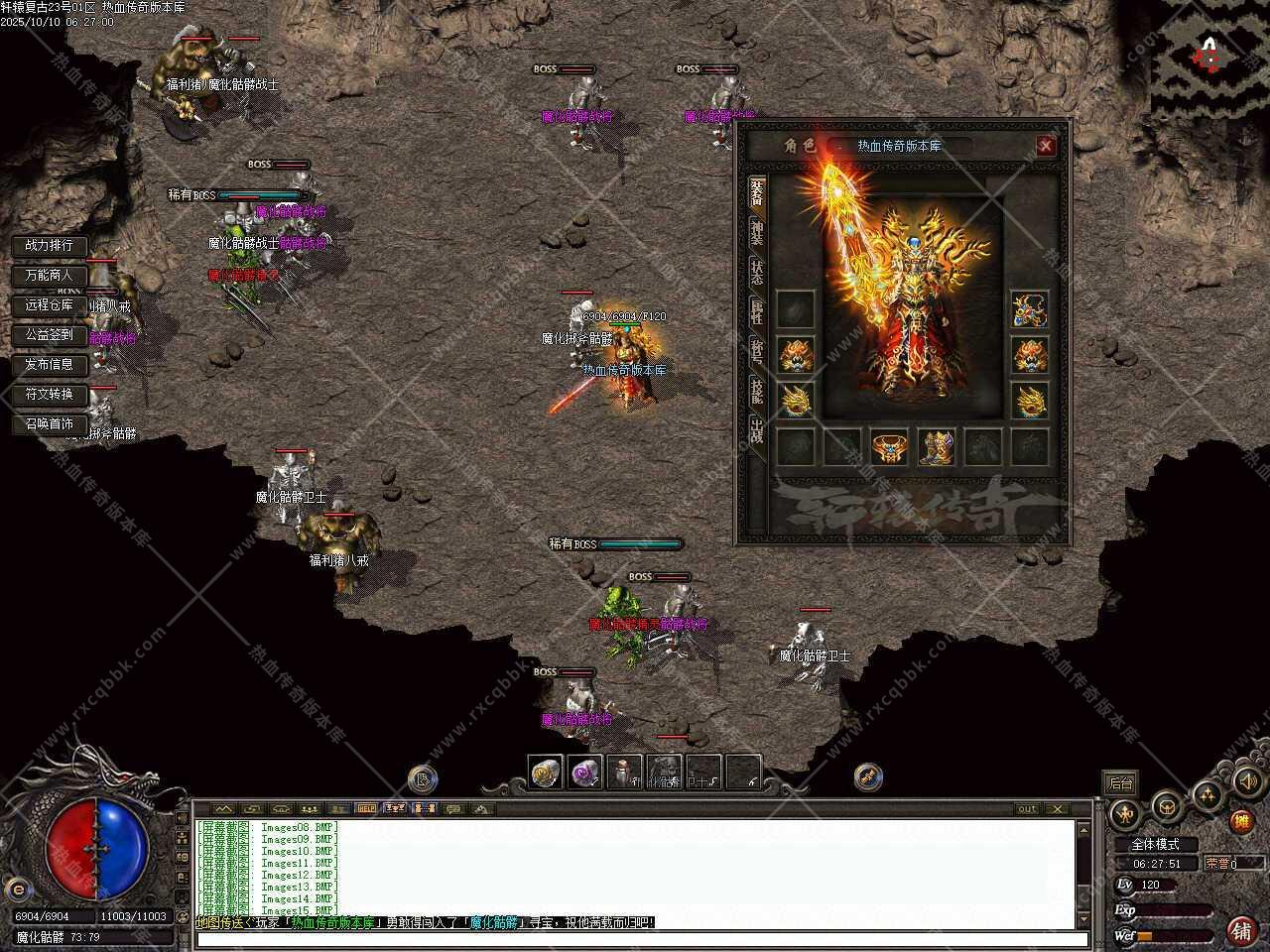Click the chat bar HELP button
The image size is (1270, 952).
tap(366, 808)
